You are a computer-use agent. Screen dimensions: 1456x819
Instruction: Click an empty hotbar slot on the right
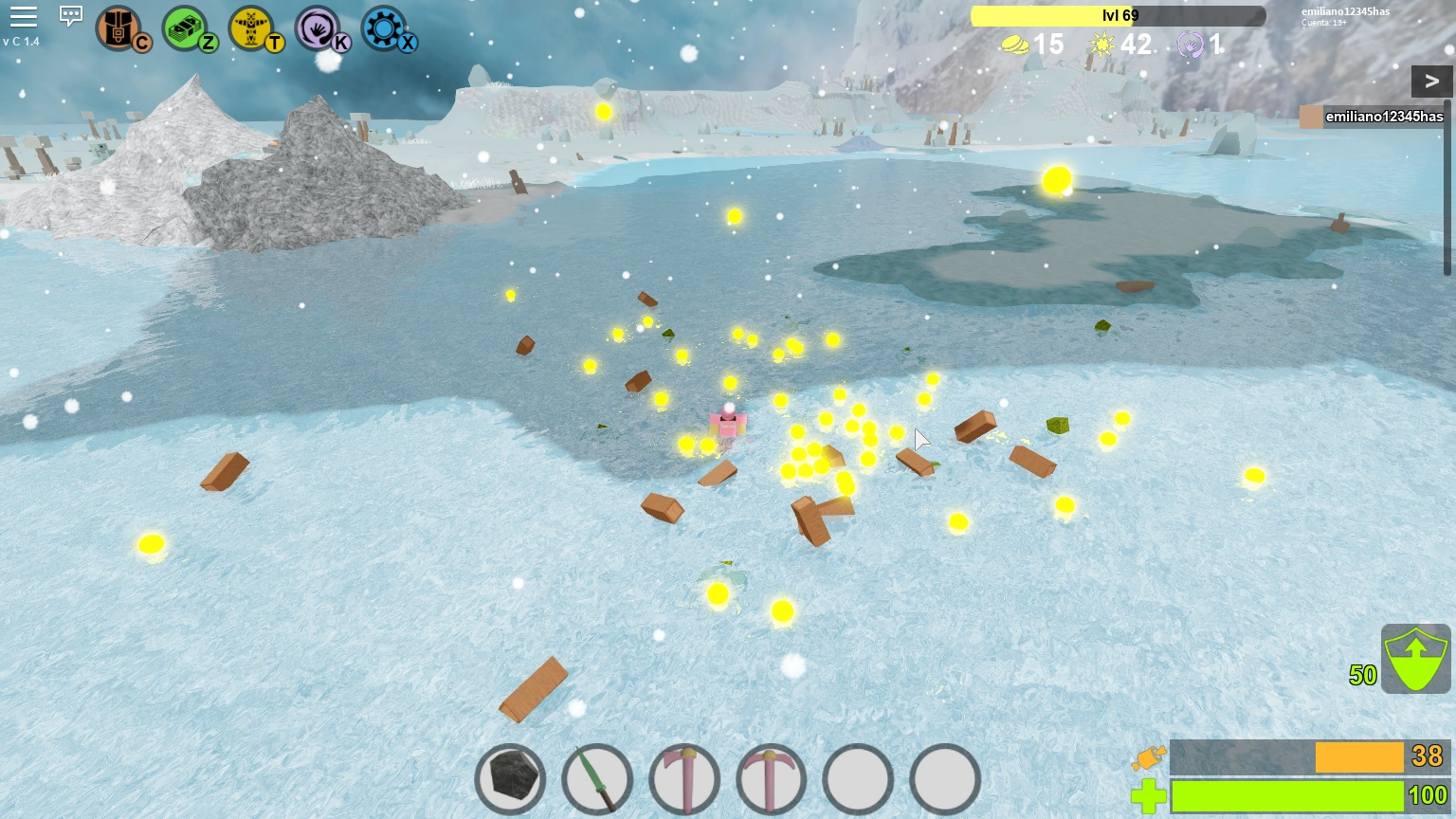click(857, 778)
